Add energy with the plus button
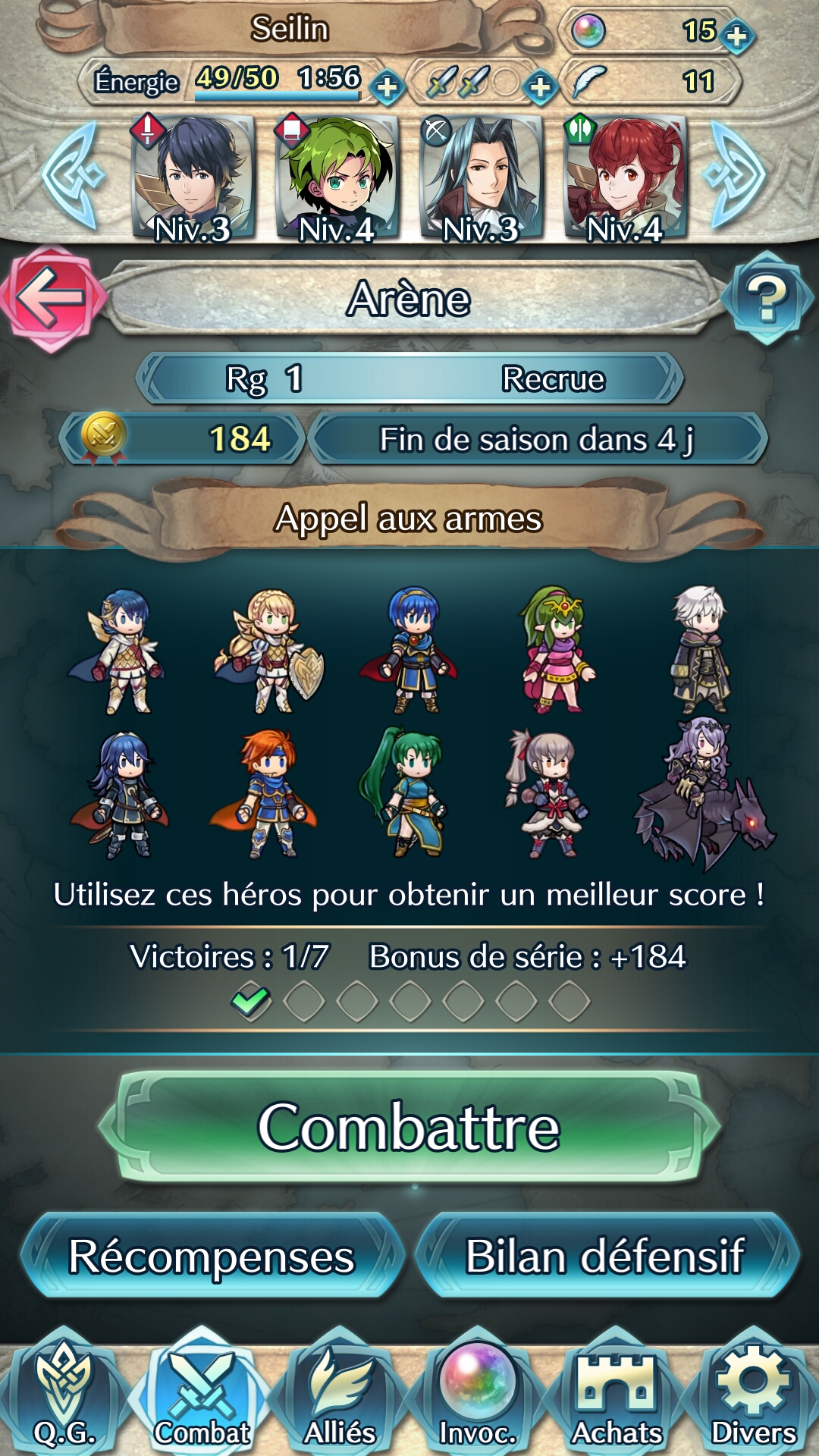This screenshot has height=1456, width=819. click(388, 87)
